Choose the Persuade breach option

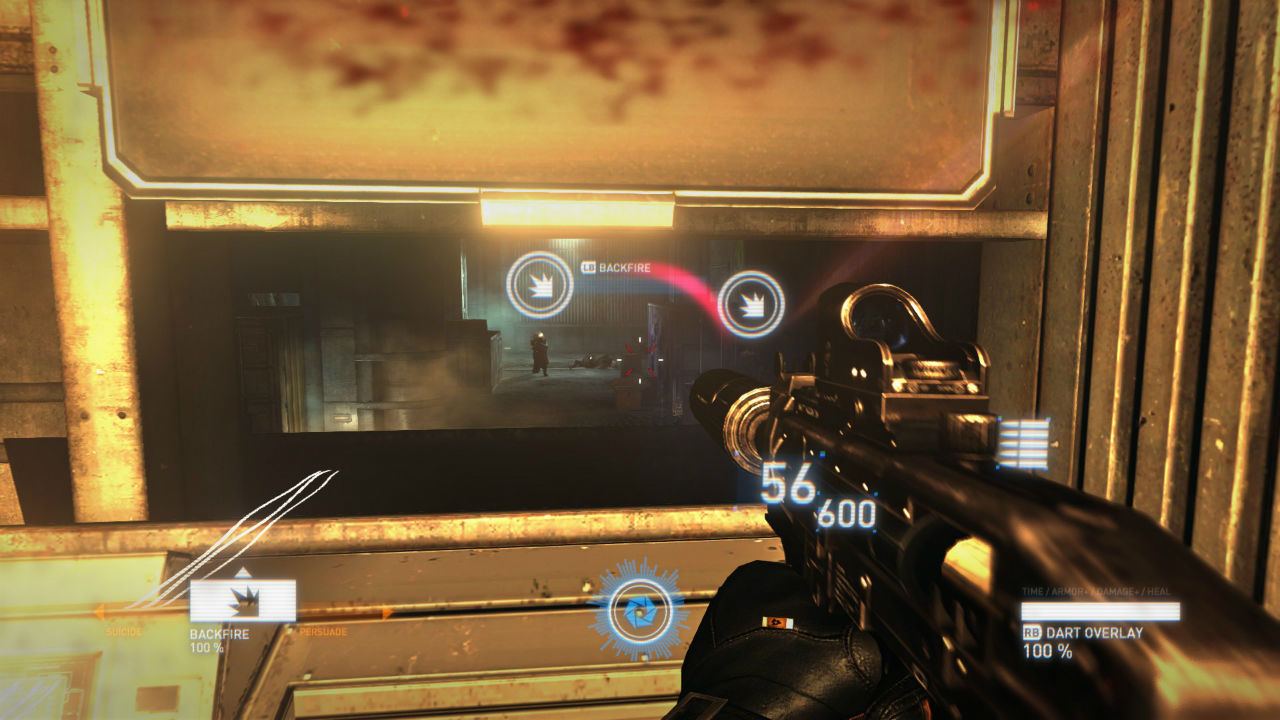point(322,631)
